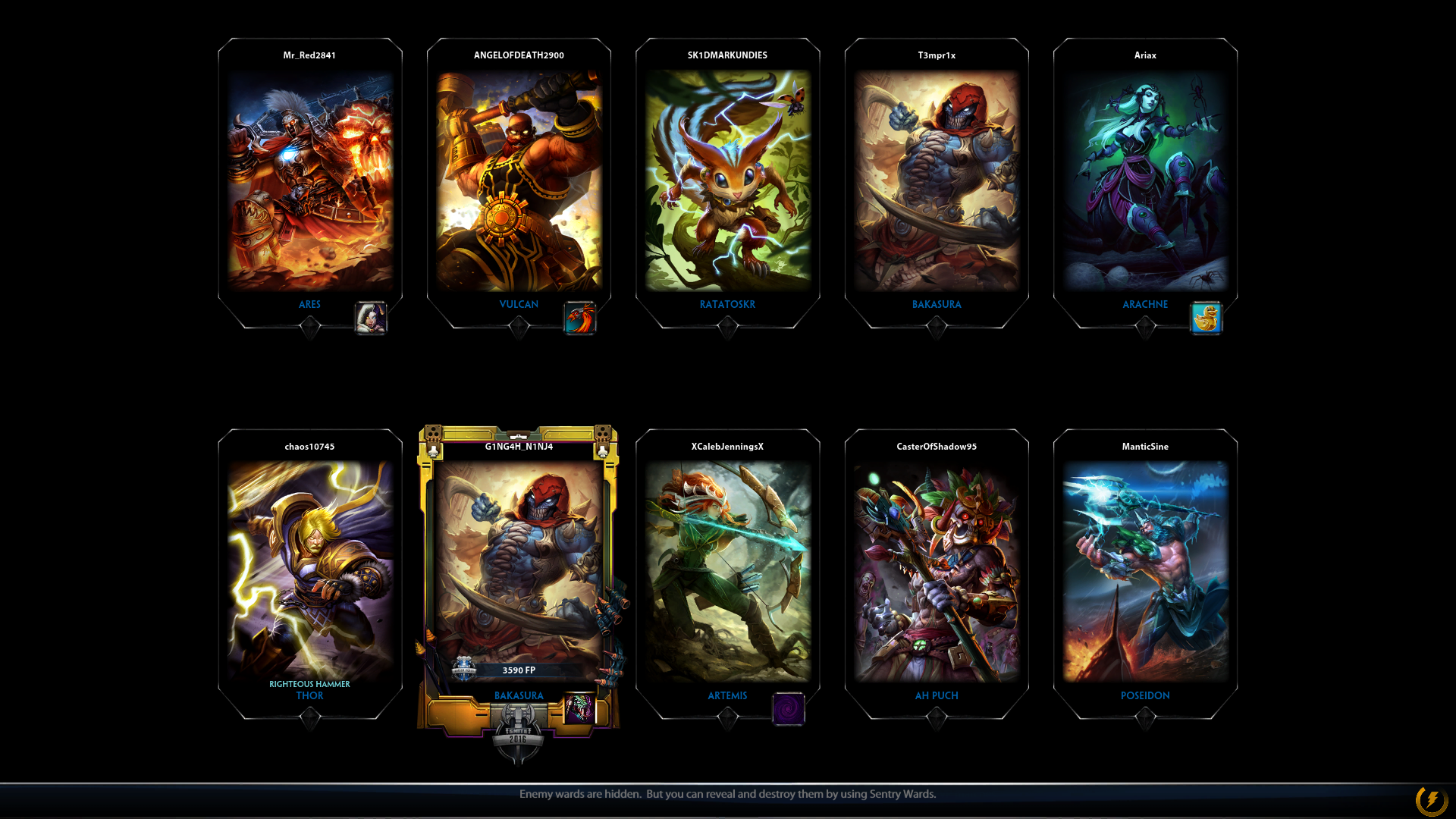This screenshot has height=819, width=1456.
Task: Click the ARACHNE god name link
Action: click(x=1145, y=304)
